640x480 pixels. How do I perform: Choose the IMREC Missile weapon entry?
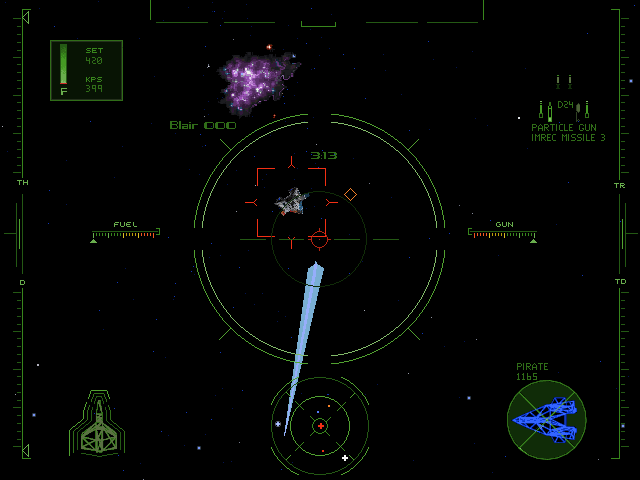coord(568,138)
